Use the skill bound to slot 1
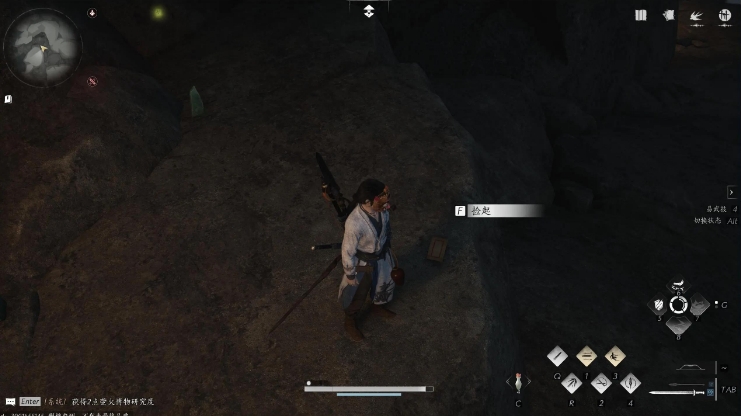 point(587,356)
